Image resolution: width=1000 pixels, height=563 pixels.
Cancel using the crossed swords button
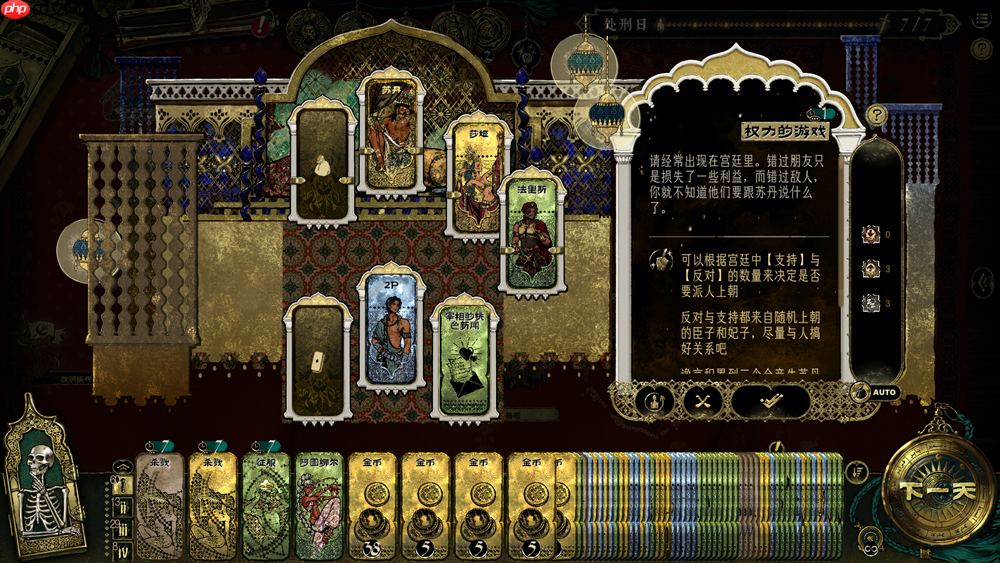coord(703,401)
